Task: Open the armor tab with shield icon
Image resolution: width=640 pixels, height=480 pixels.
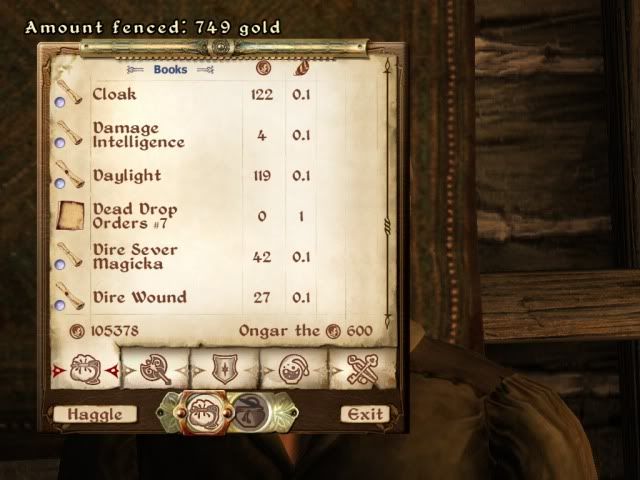Action: click(224, 368)
